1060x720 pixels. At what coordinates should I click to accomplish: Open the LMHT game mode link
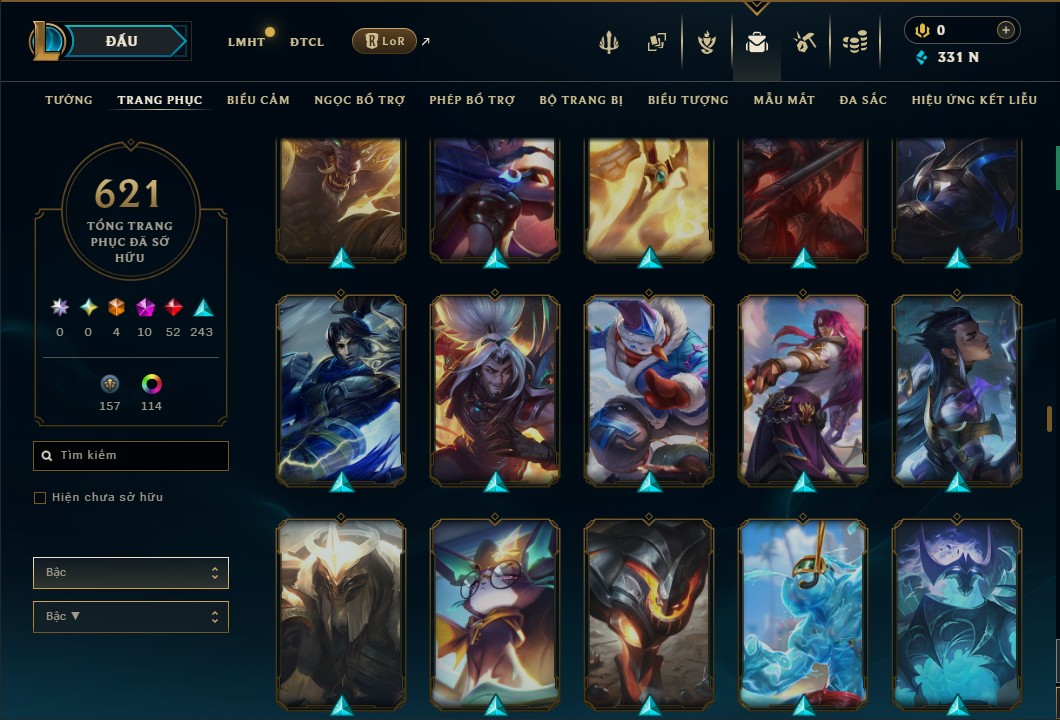point(246,42)
